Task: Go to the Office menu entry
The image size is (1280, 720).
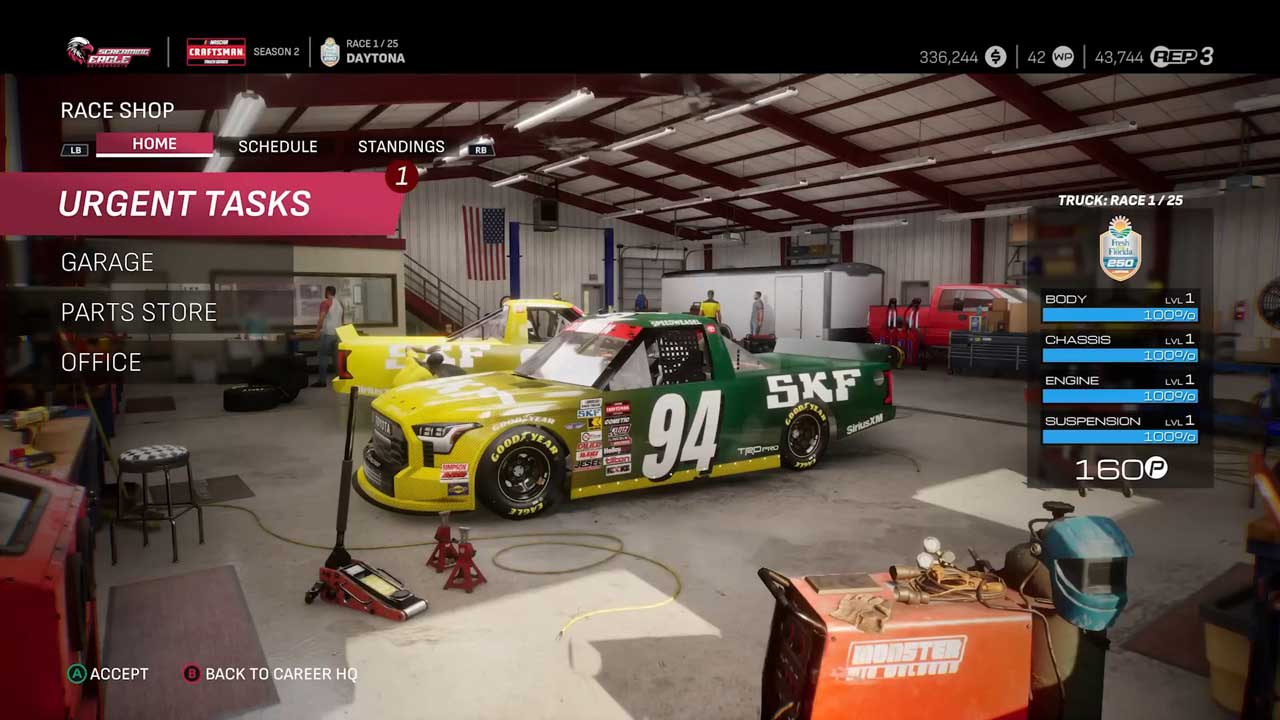Action: pyautogui.click(x=101, y=362)
